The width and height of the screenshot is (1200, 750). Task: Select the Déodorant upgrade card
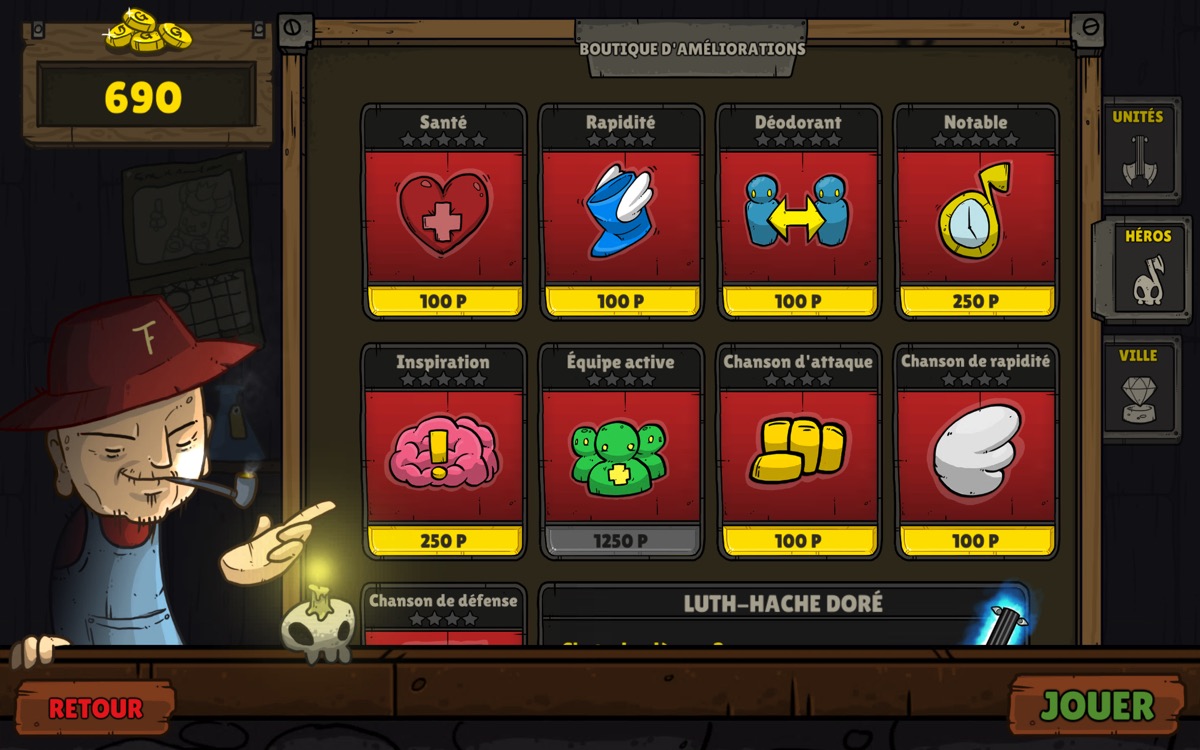coord(798,213)
